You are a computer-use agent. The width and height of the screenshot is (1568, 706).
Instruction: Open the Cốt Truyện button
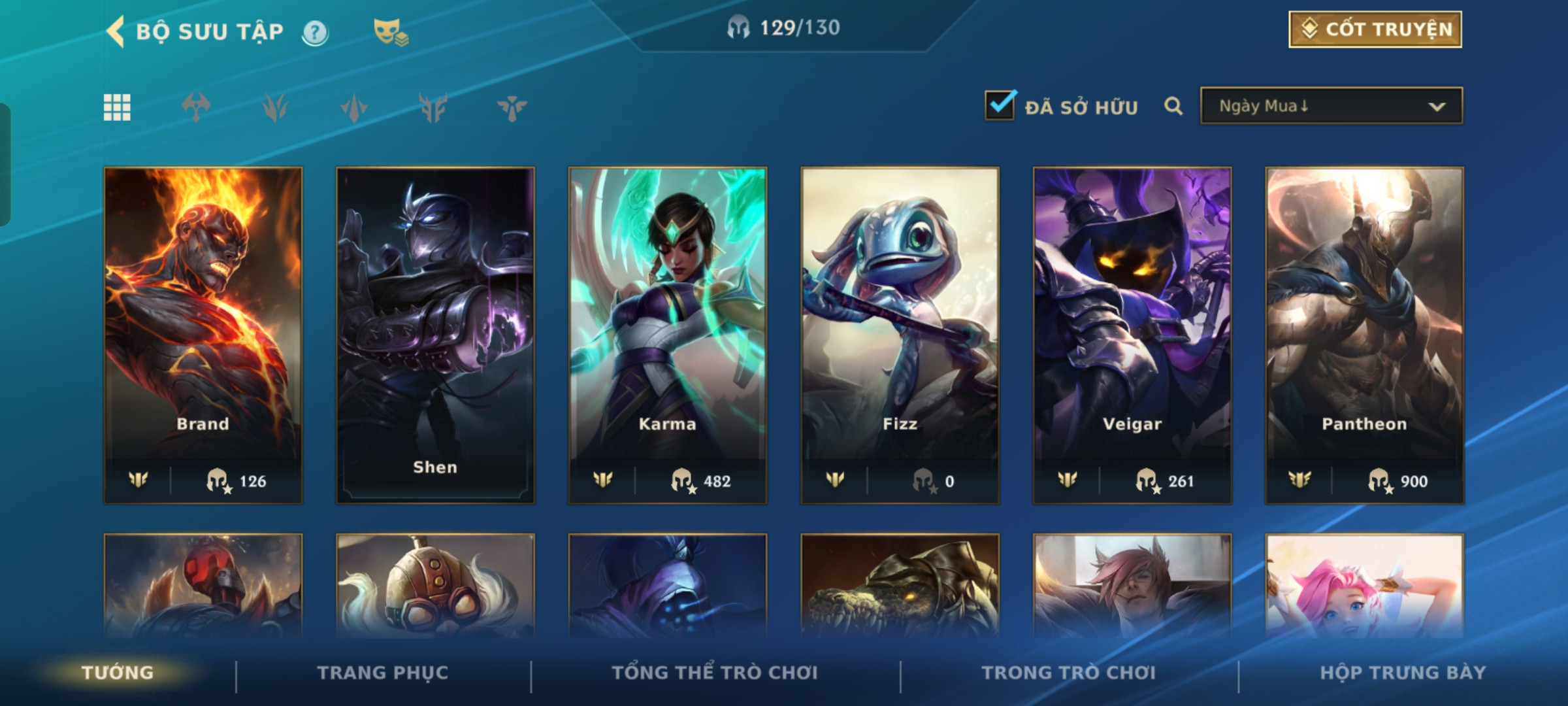1375,29
